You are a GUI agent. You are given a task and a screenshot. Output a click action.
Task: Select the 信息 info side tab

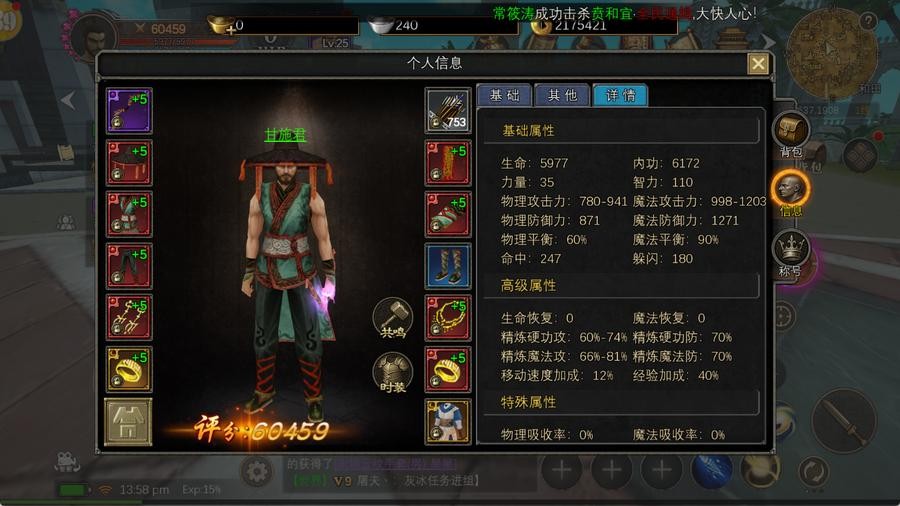[x=791, y=191]
